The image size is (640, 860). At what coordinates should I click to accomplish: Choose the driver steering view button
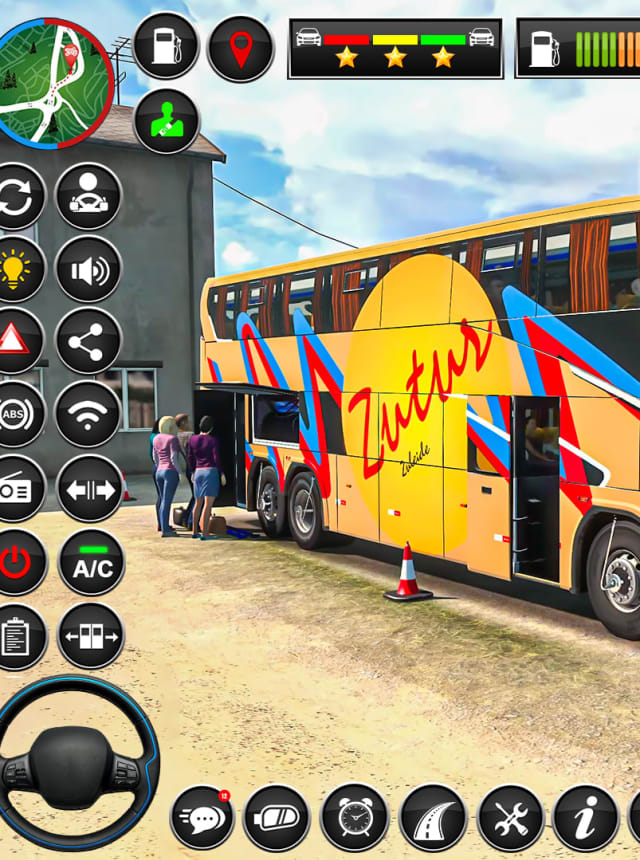[x=89, y=196]
